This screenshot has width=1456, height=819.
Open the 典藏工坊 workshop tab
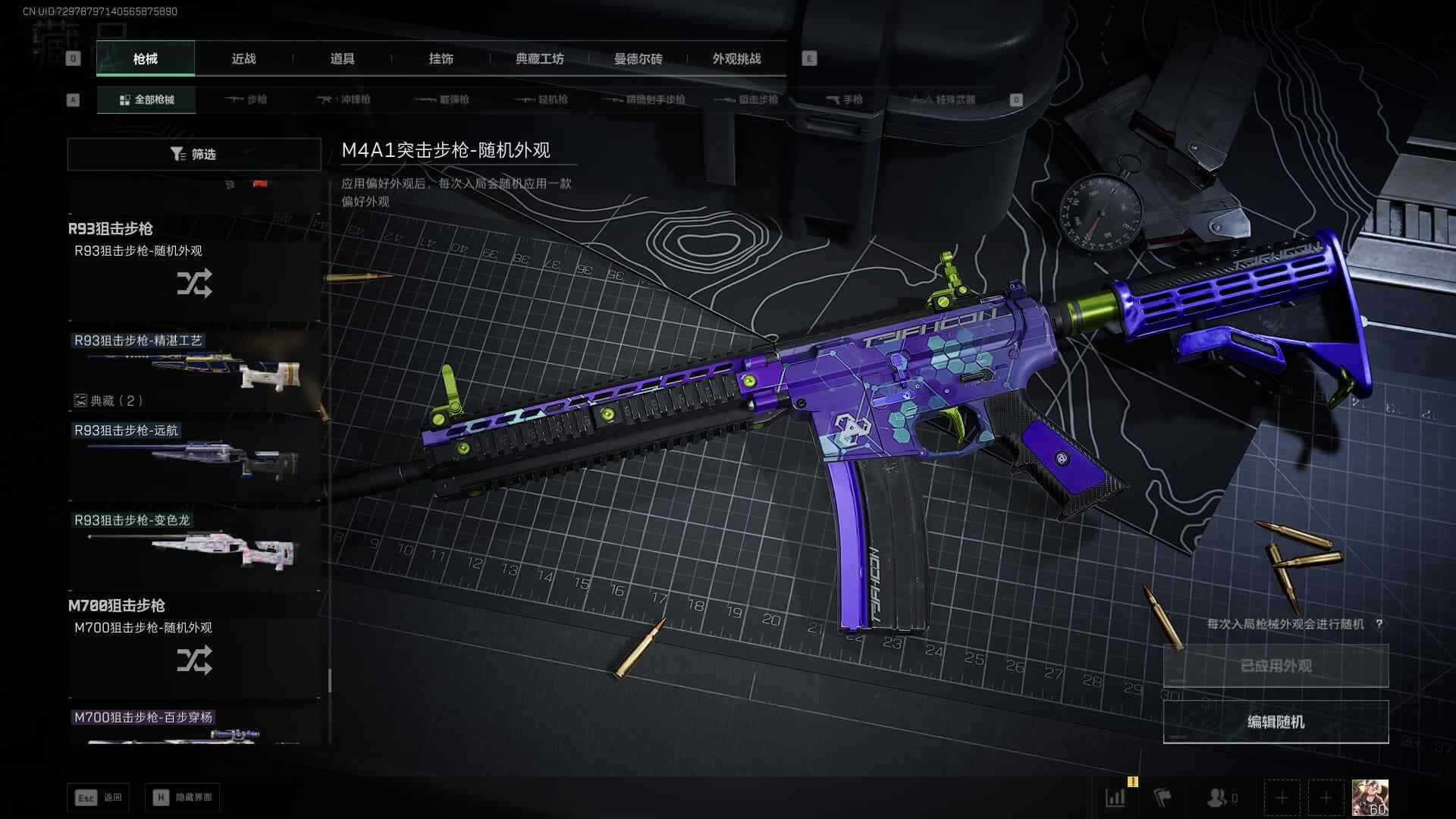click(539, 59)
